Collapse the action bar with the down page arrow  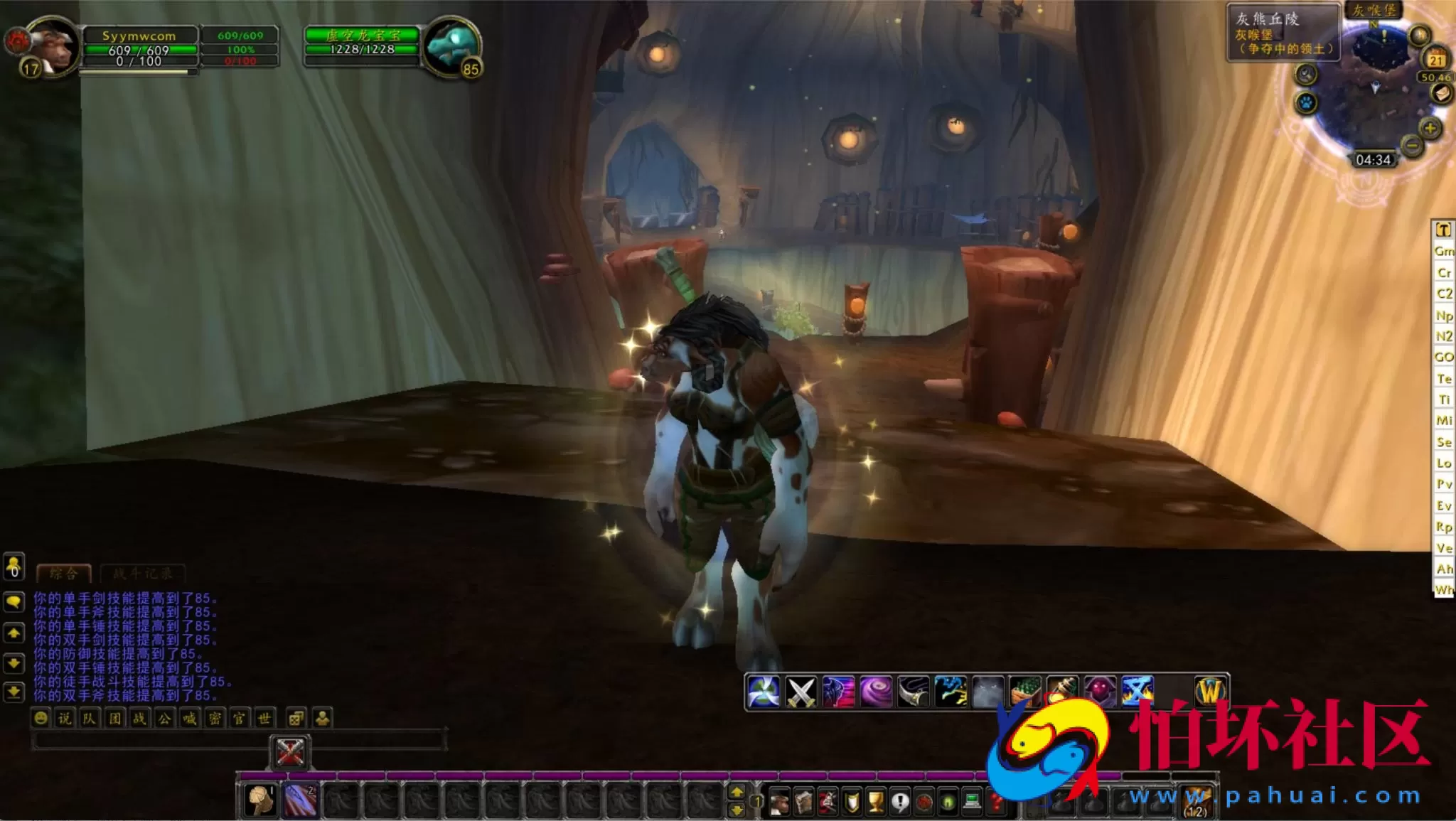pyautogui.click(x=737, y=811)
